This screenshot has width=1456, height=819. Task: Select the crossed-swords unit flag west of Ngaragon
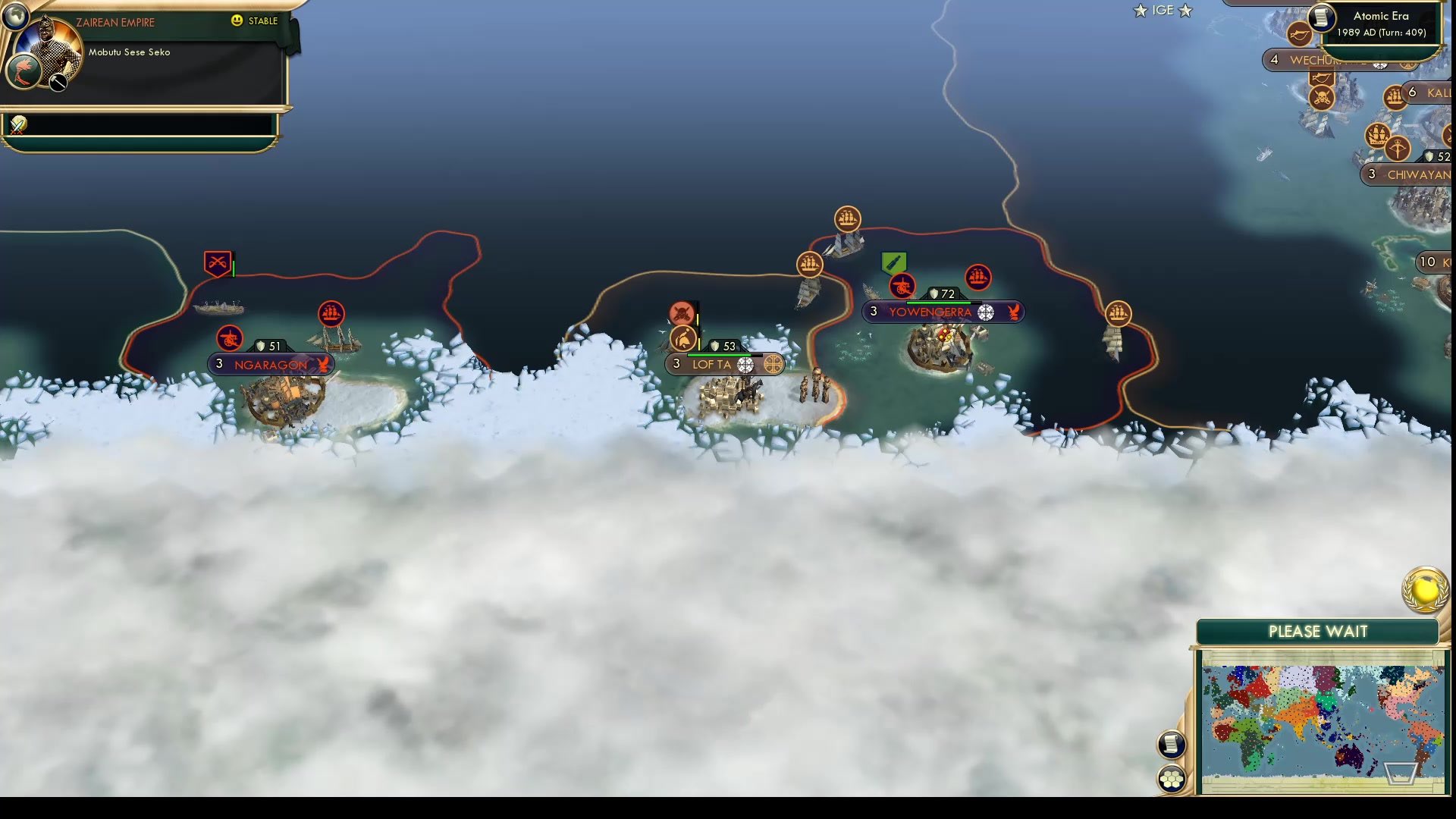coord(218,261)
